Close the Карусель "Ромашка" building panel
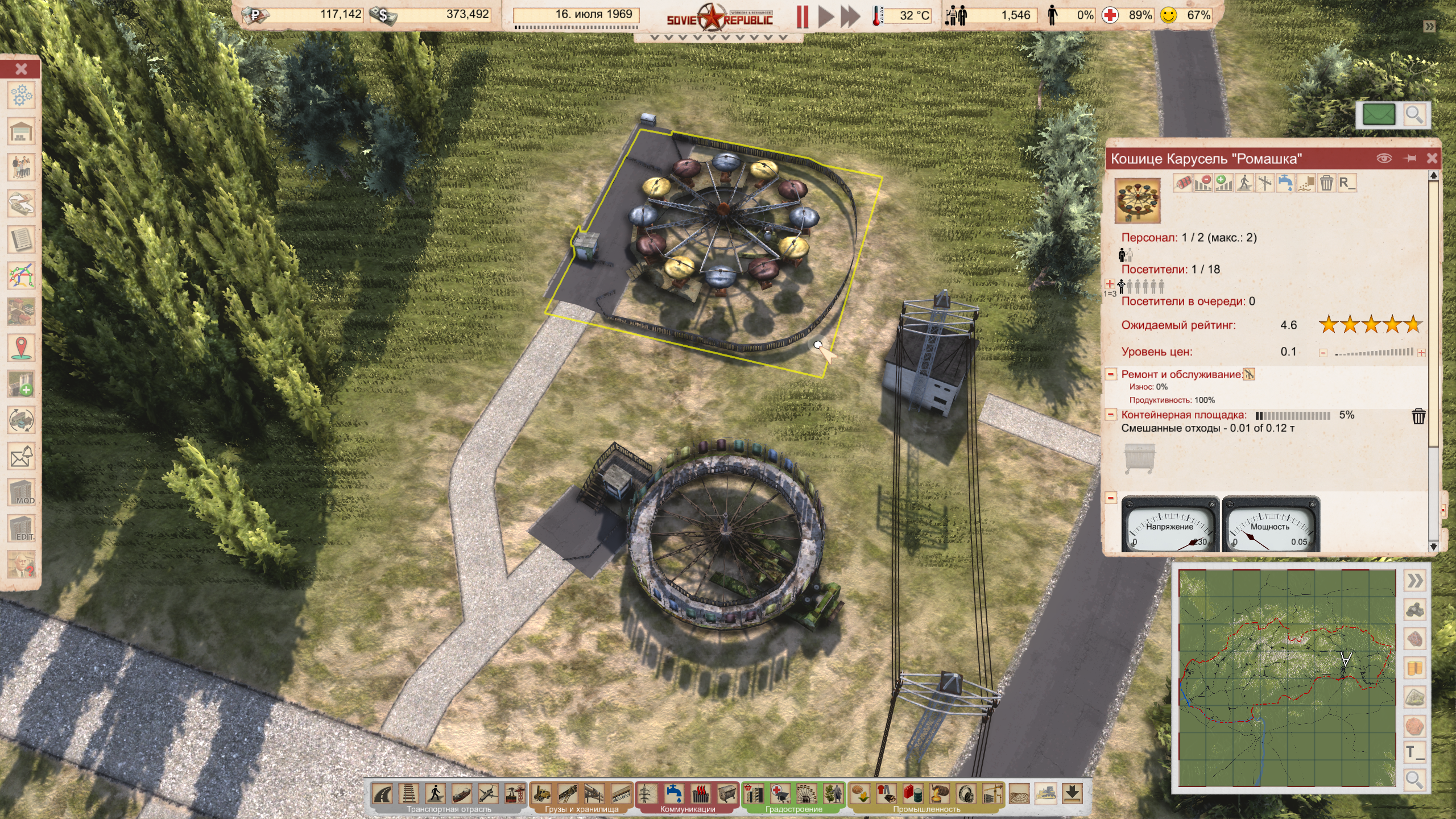The height and width of the screenshot is (819, 1456). (x=1432, y=159)
